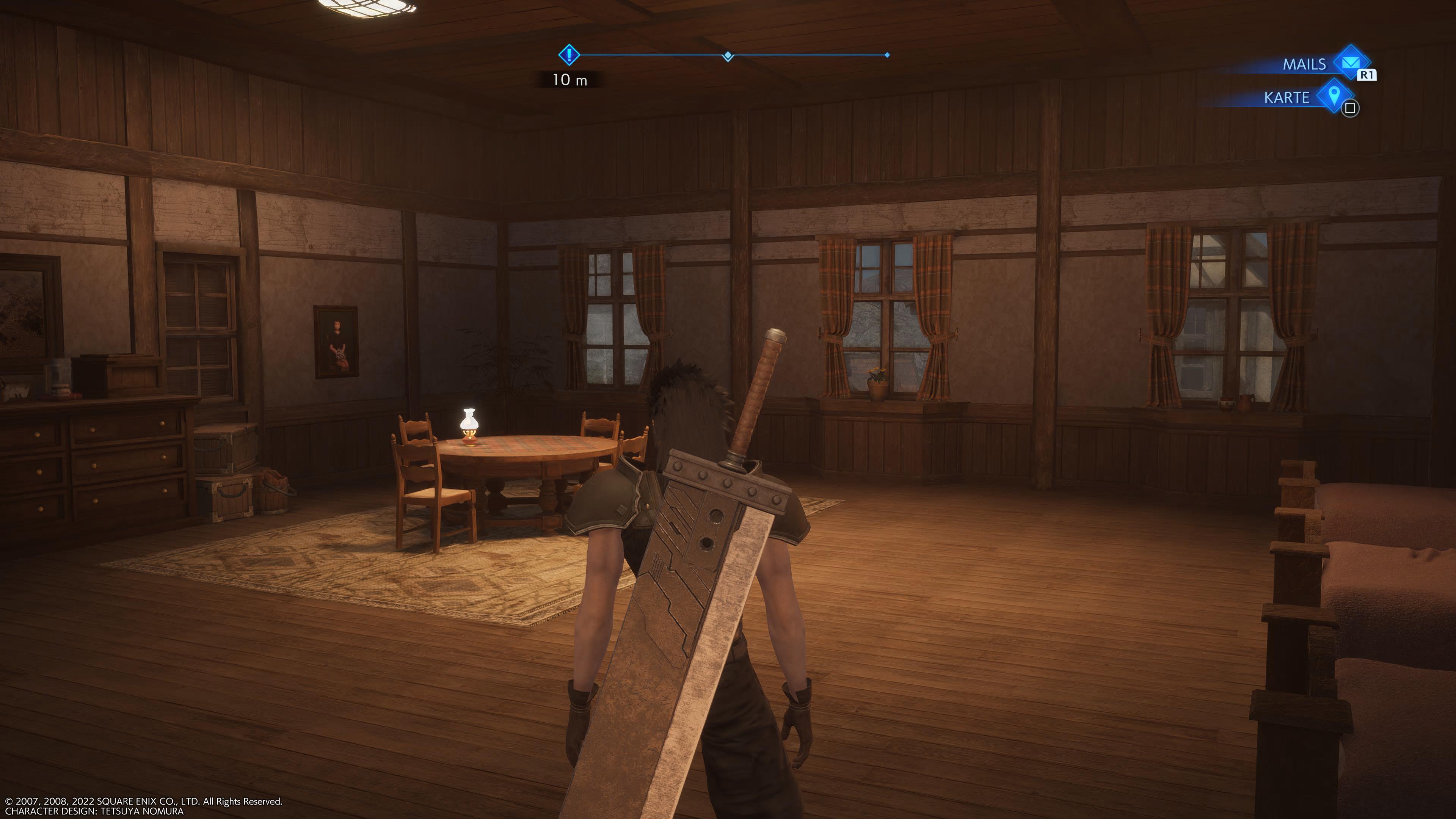Image resolution: width=1456 pixels, height=819 pixels.
Task: Select the objective exclamation marker on compass
Action: coord(569,55)
